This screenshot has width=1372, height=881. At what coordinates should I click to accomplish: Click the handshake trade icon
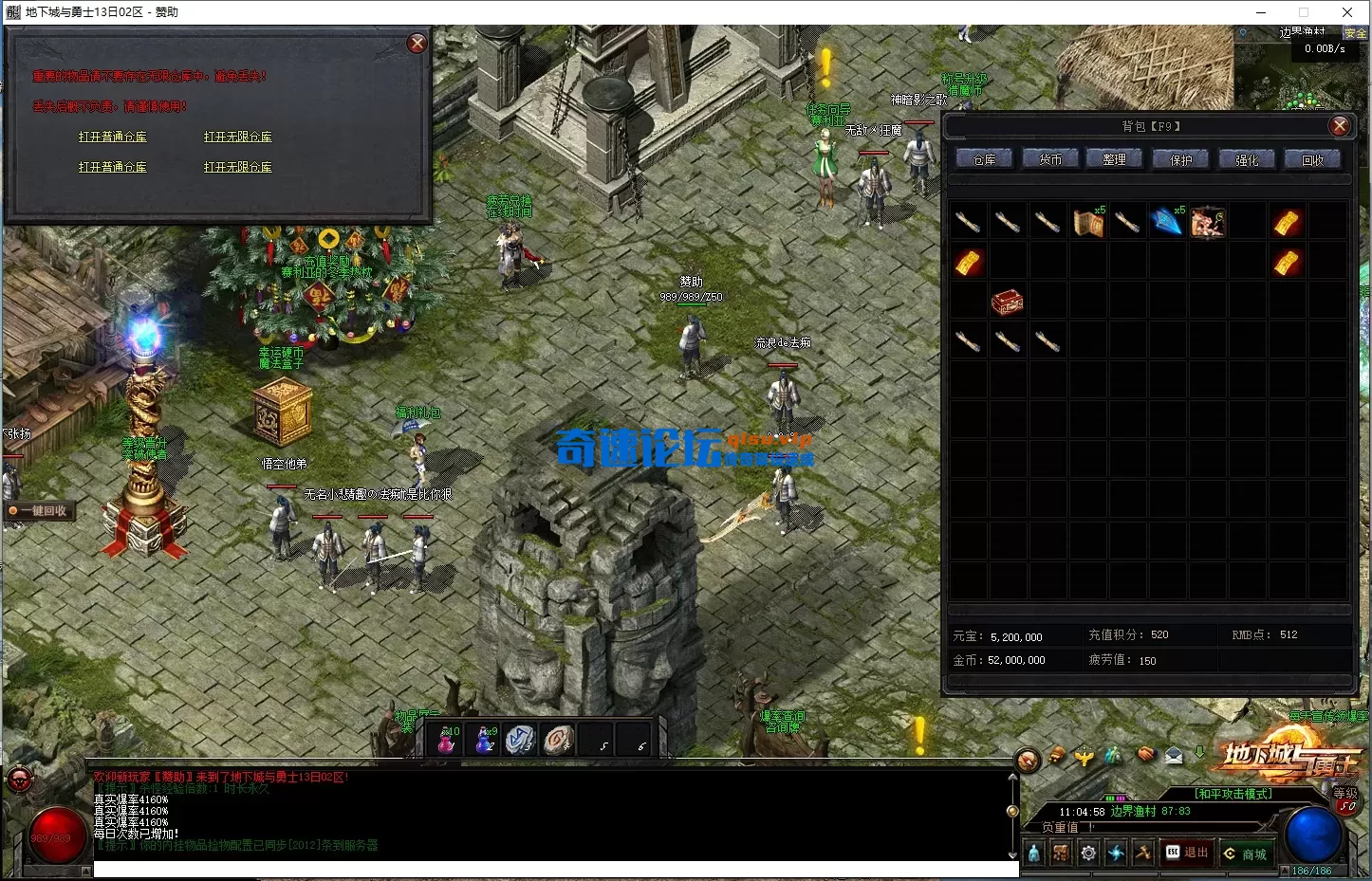pos(1145,757)
